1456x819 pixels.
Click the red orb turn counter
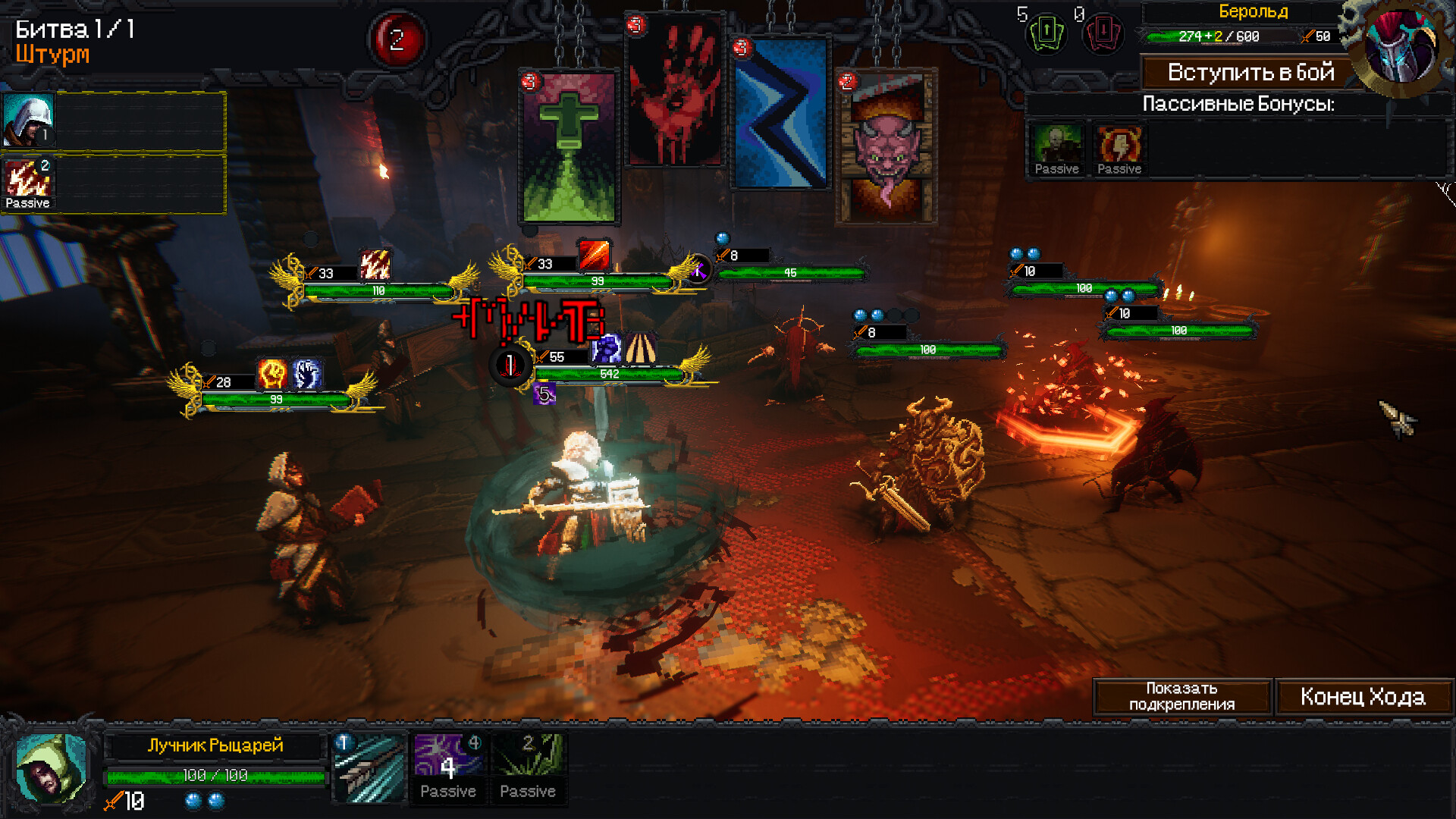[397, 39]
